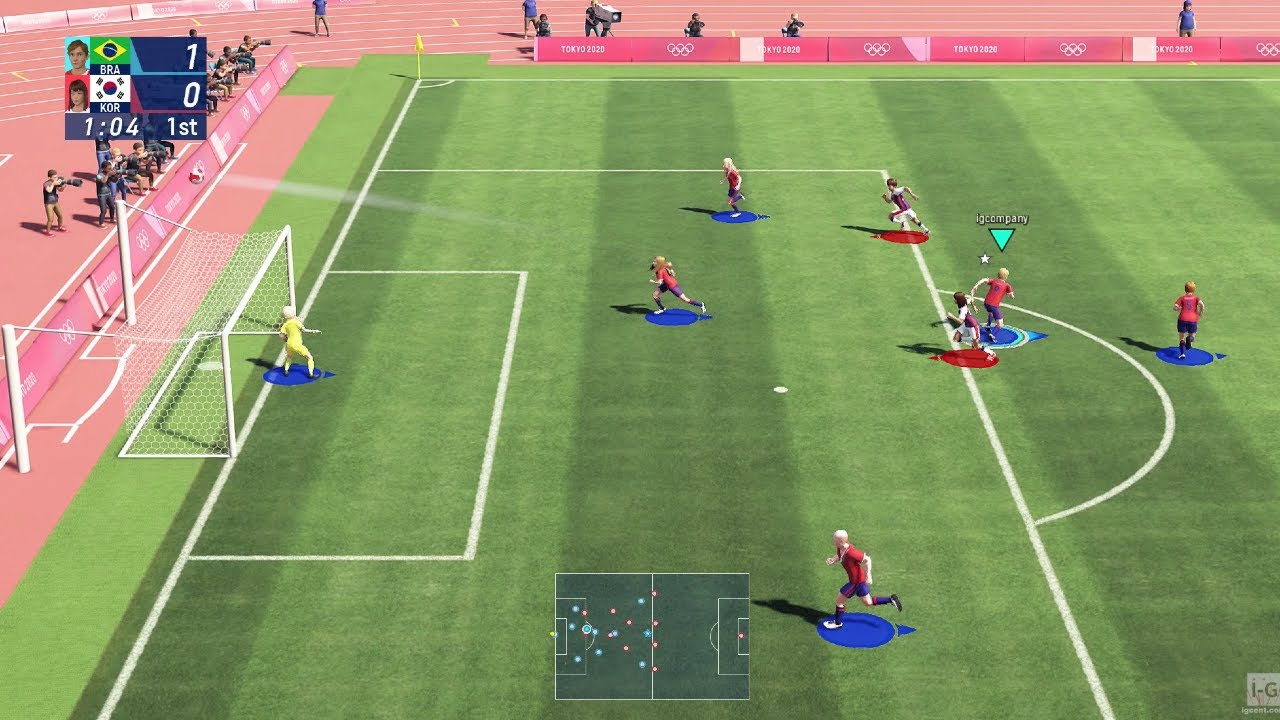The height and width of the screenshot is (720, 1280).
Task: Select the Brazil flag in the scoreboard
Action: pos(109,51)
